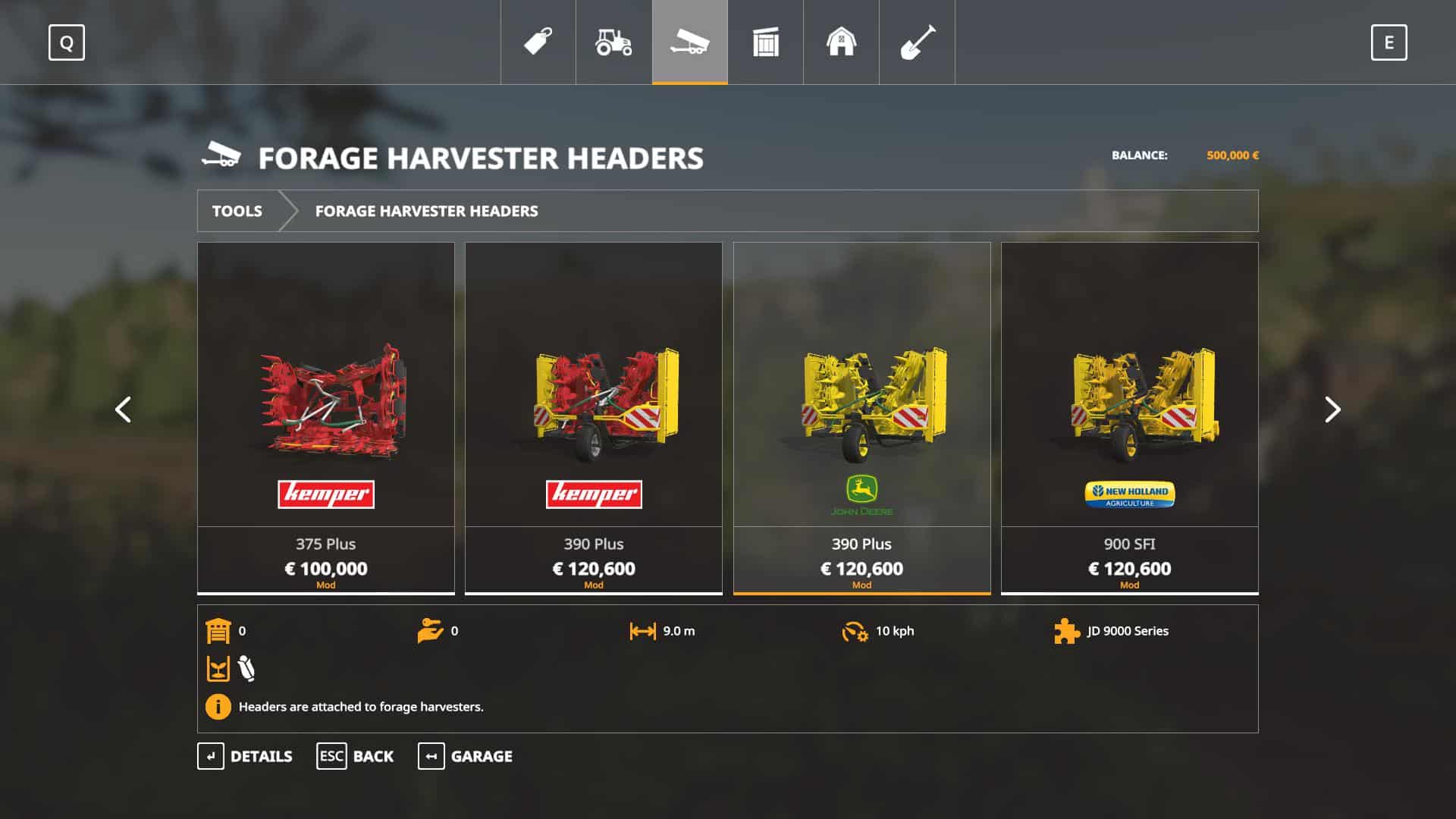
Task: Go back to TOOLS breadcrumb
Action: coord(237,211)
